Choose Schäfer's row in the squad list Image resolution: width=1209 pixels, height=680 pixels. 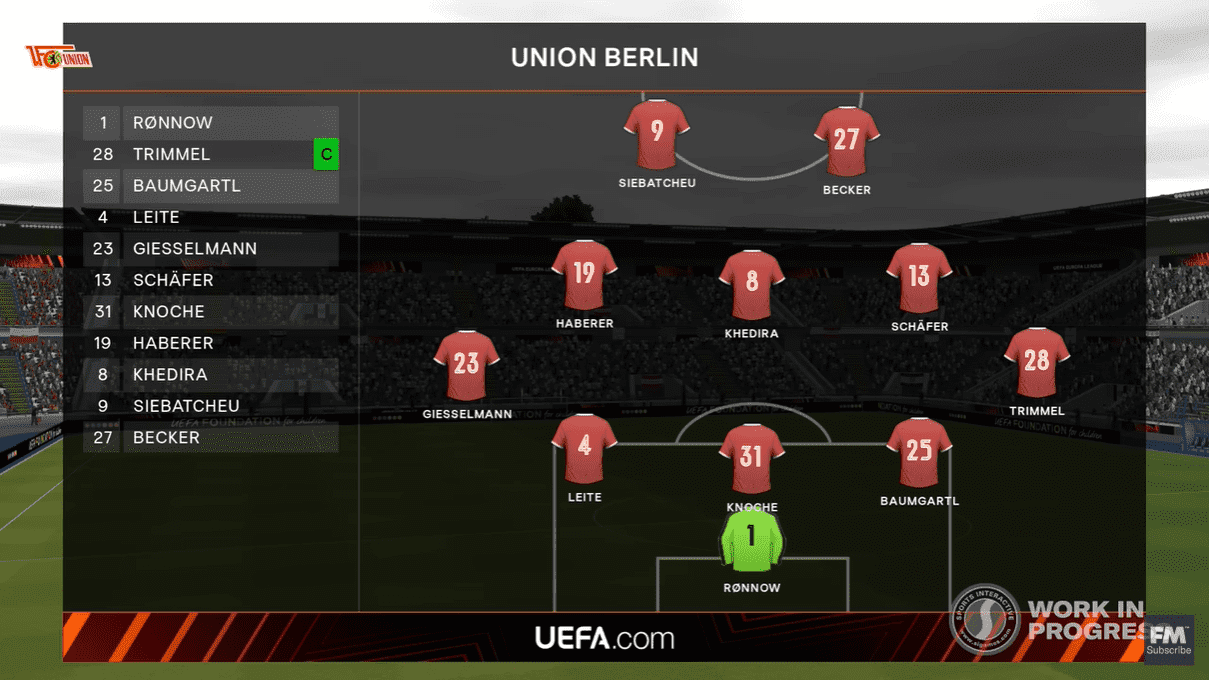[x=210, y=280]
